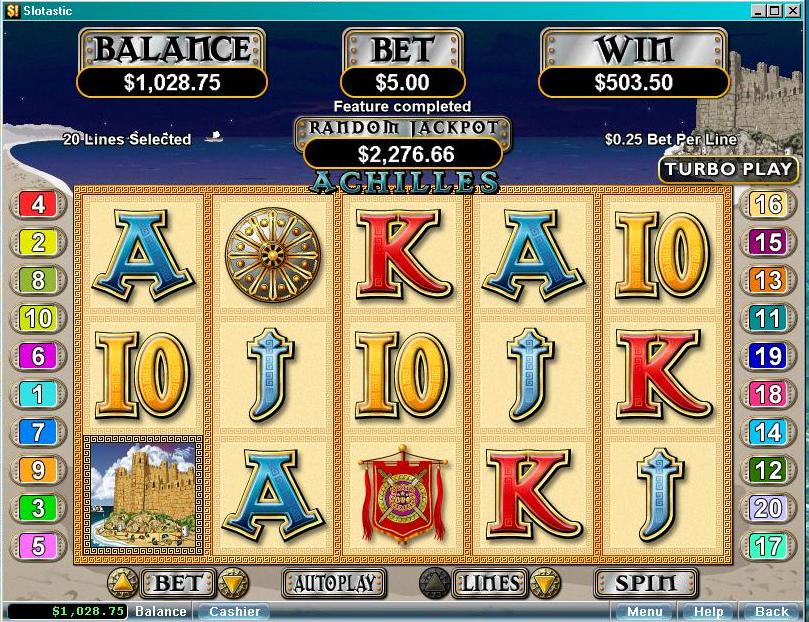
Task: Select payline number 5 marker
Action: point(38,546)
